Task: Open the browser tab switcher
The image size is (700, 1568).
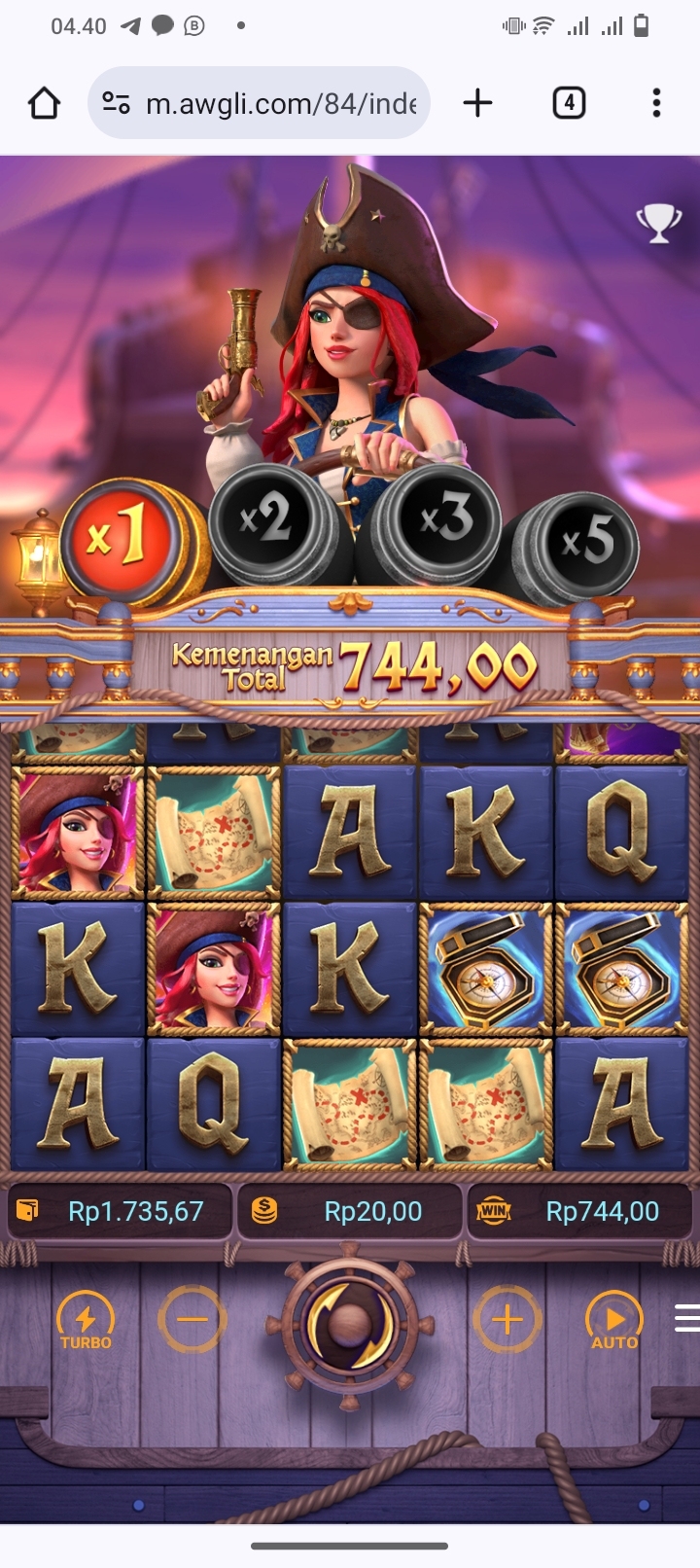Action: pyautogui.click(x=569, y=103)
